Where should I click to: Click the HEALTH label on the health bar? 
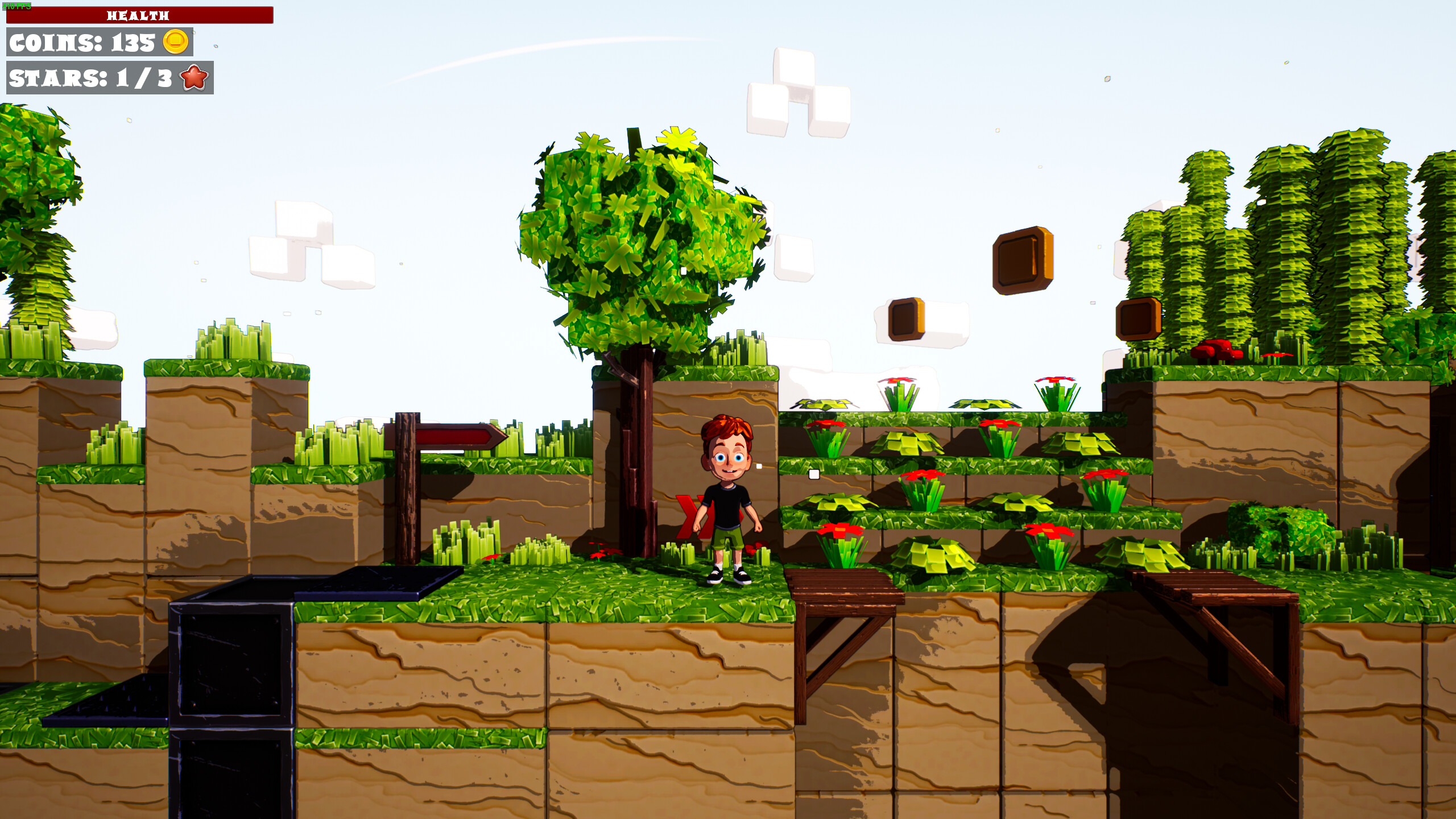(138, 15)
